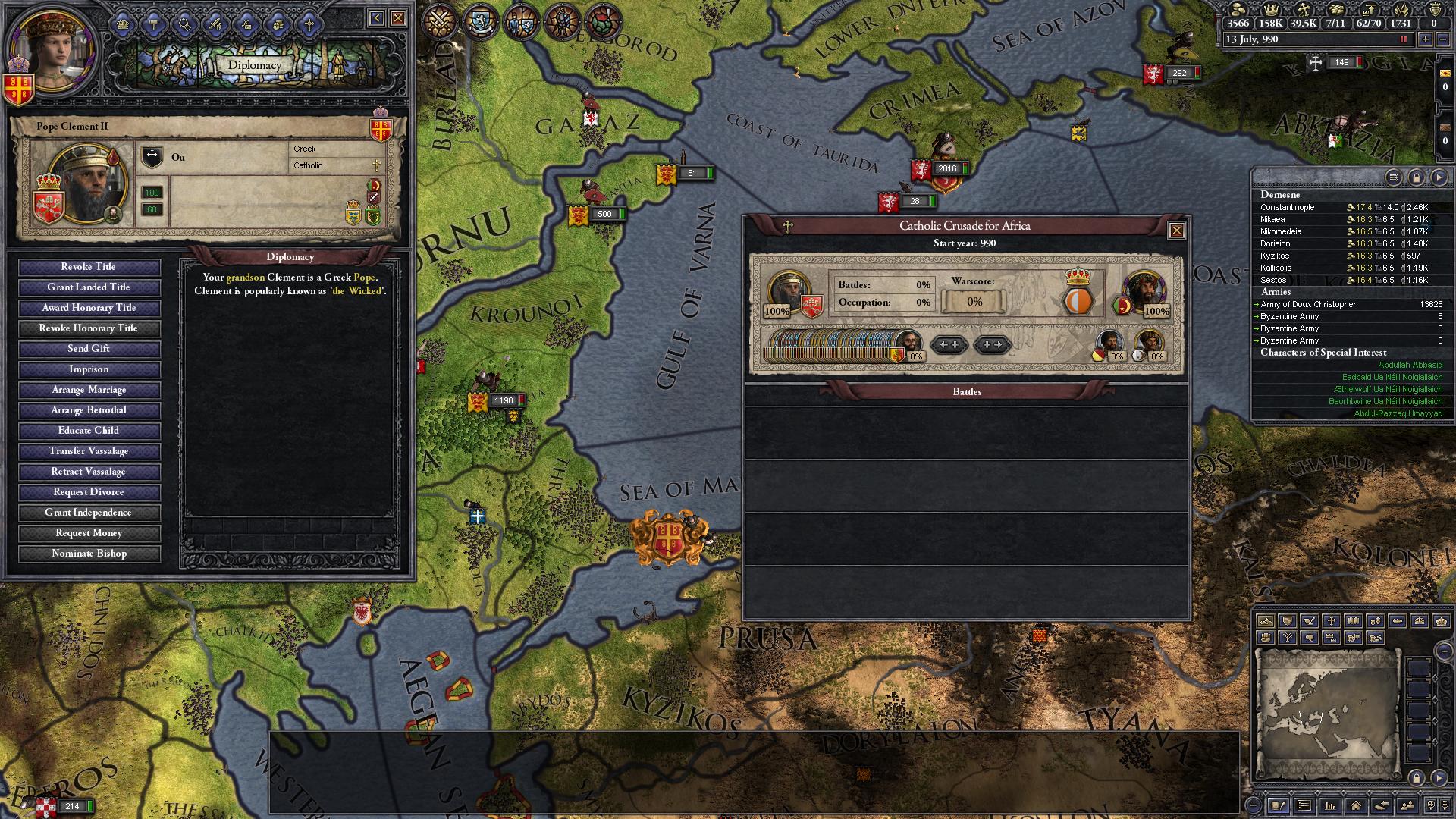Choose Transfer Vassalage

(89, 451)
